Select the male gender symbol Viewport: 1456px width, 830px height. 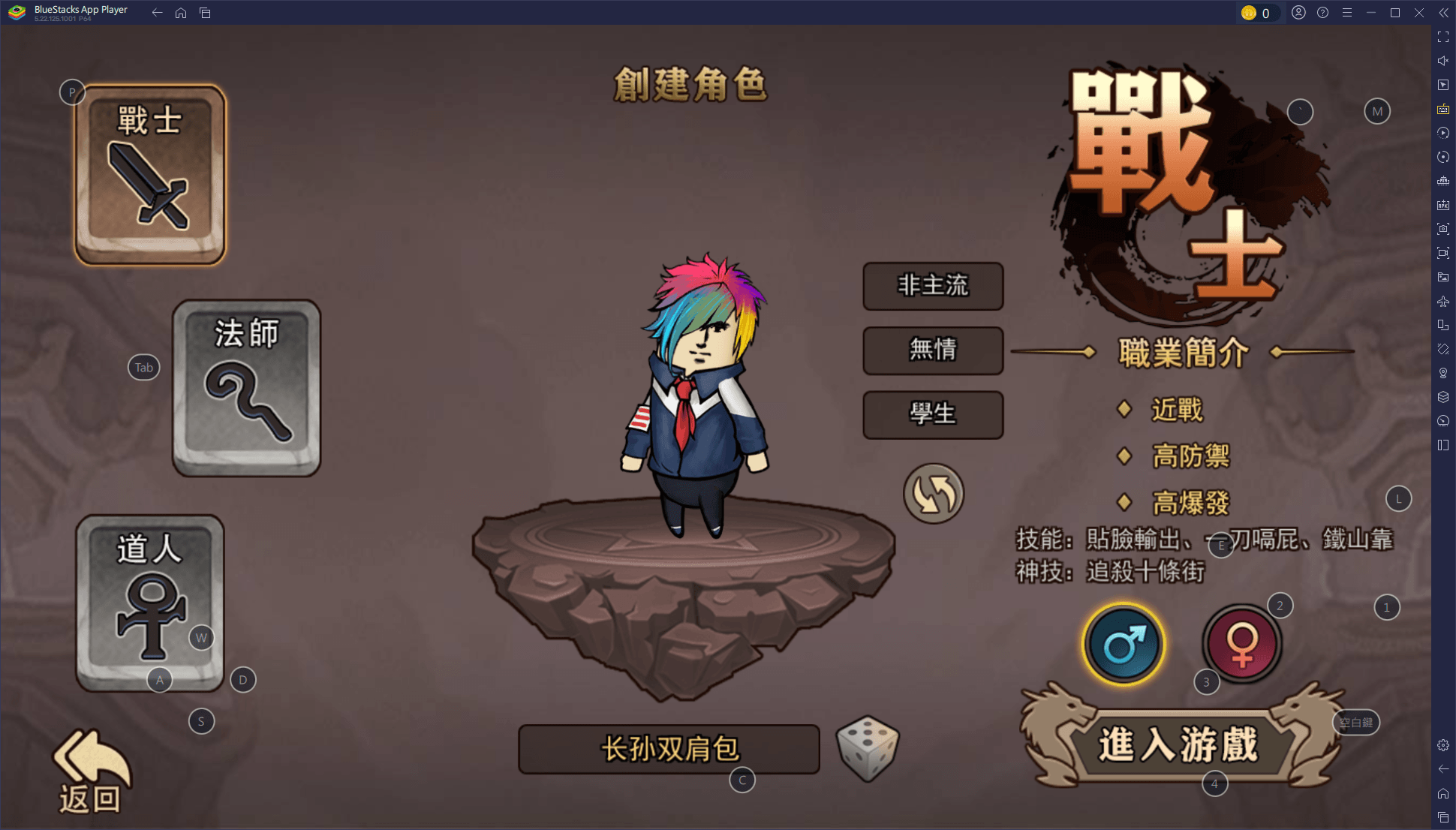tap(1123, 643)
